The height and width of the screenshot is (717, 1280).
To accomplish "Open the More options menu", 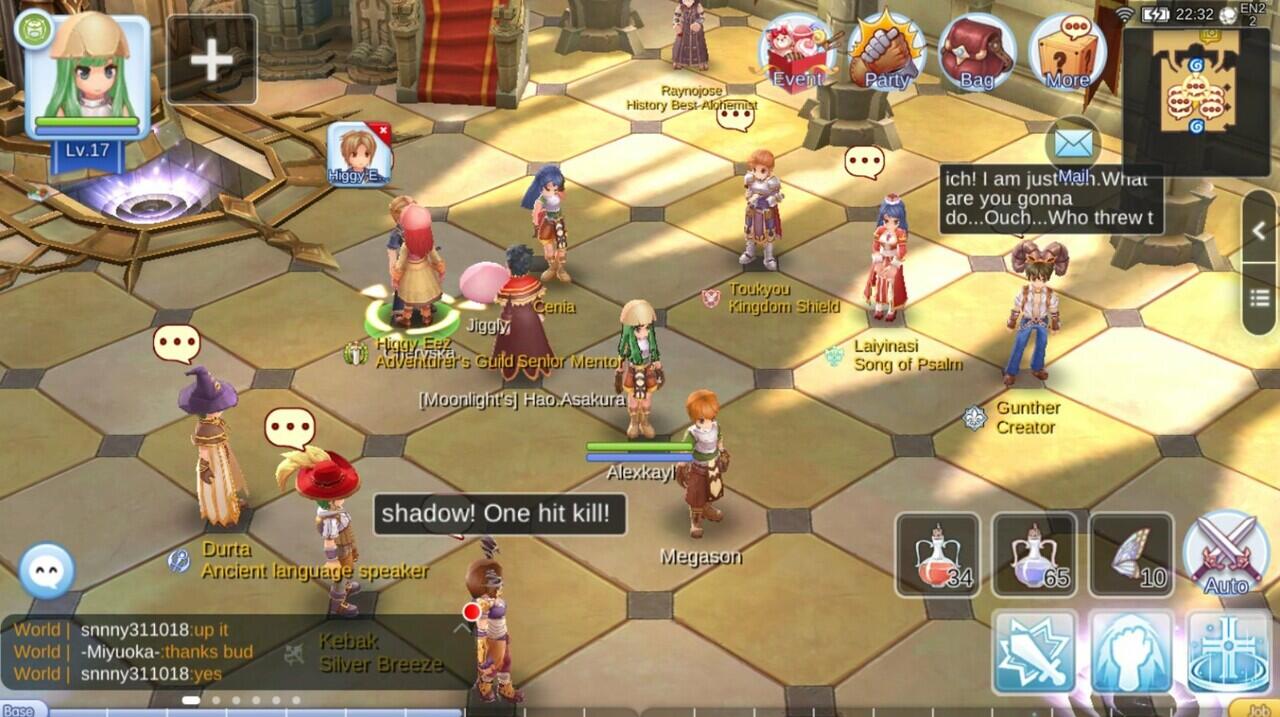I will [x=1067, y=54].
